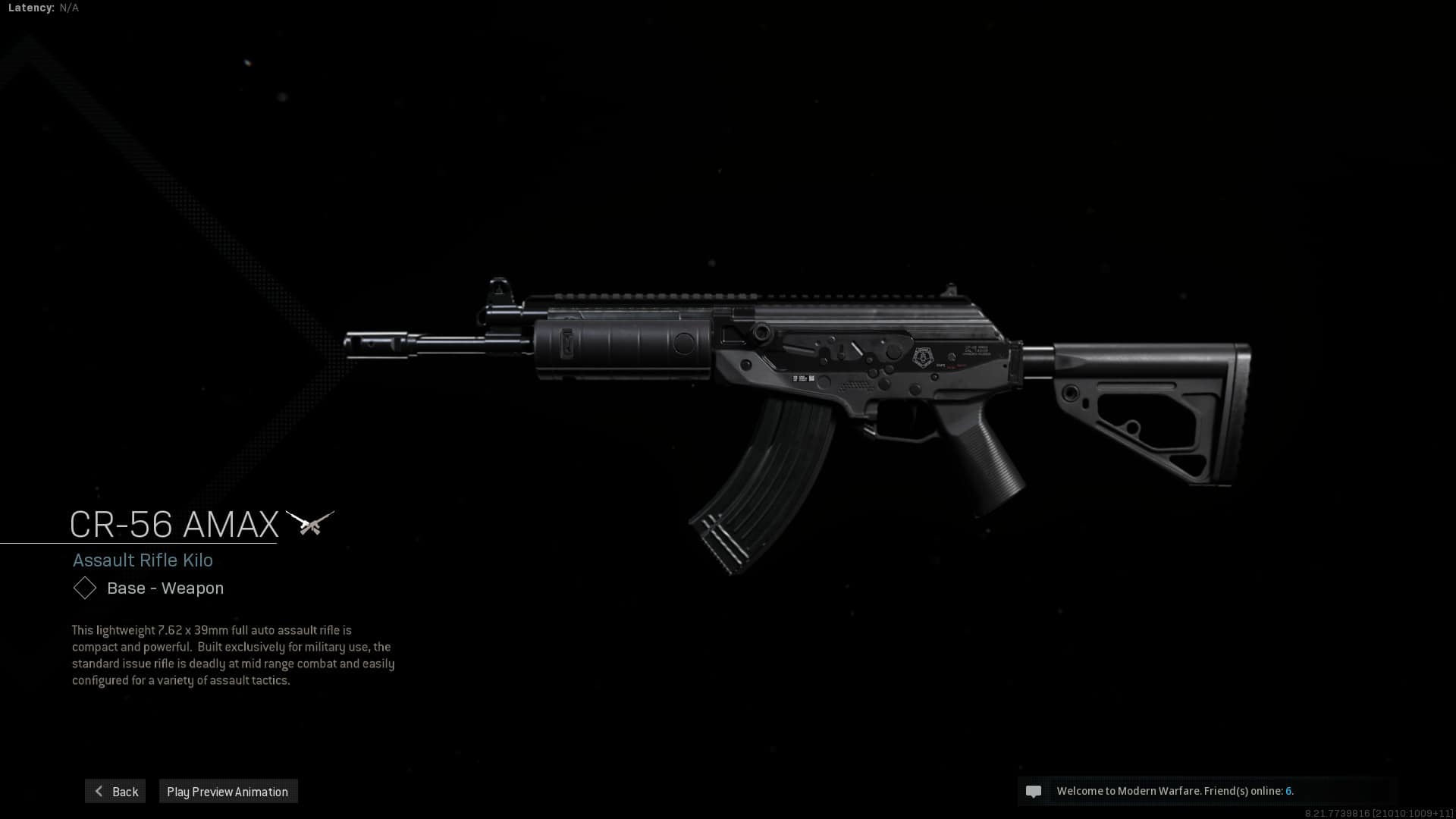Go back with the Back button
This screenshot has width=1456, height=819.
[x=115, y=791]
